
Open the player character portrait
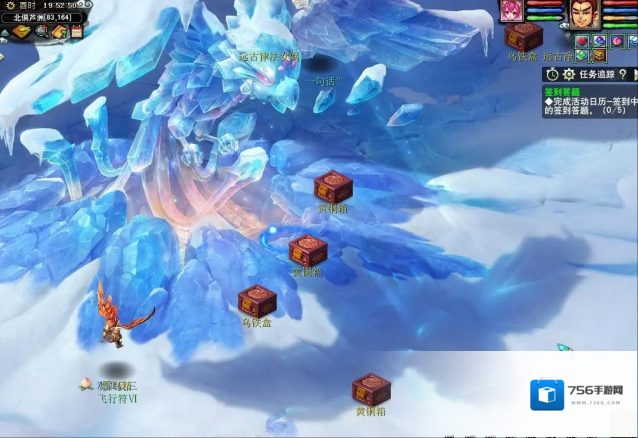584,13
